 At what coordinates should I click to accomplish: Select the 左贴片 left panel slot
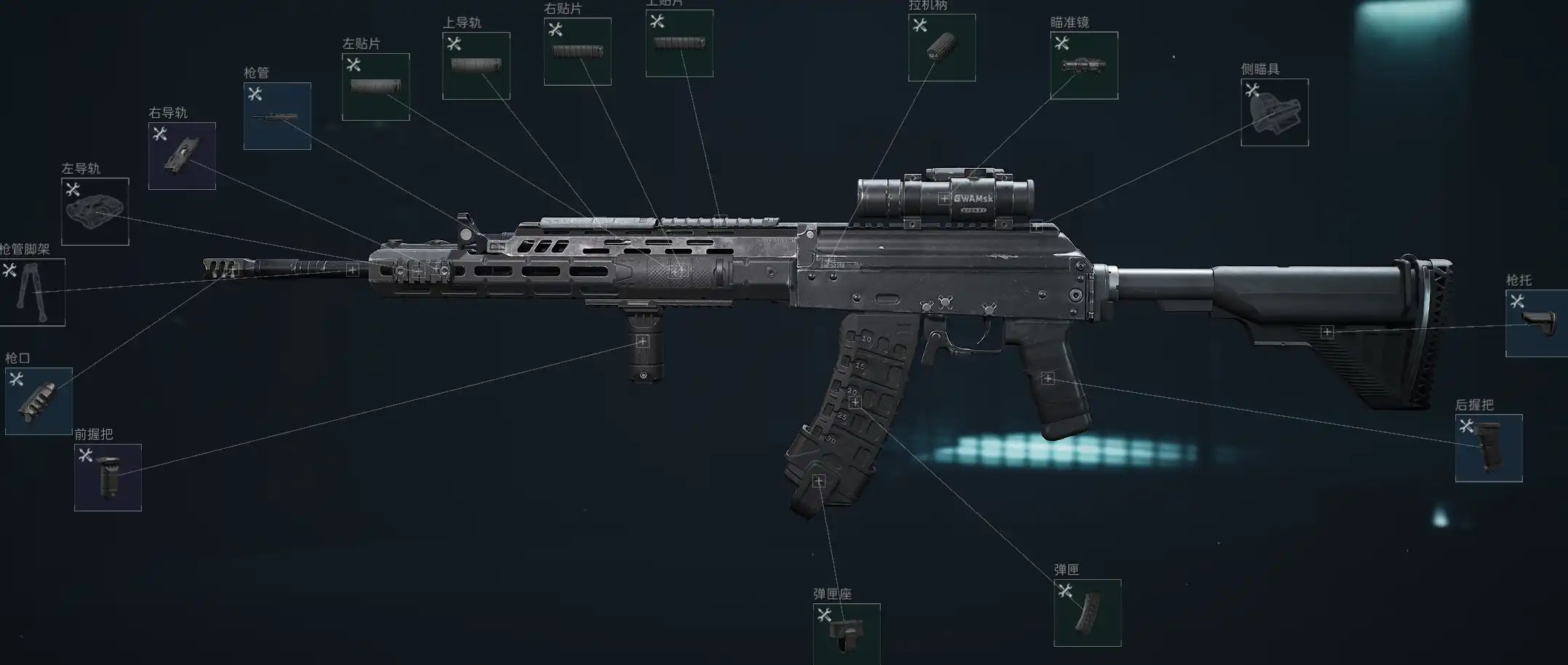coord(375,87)
